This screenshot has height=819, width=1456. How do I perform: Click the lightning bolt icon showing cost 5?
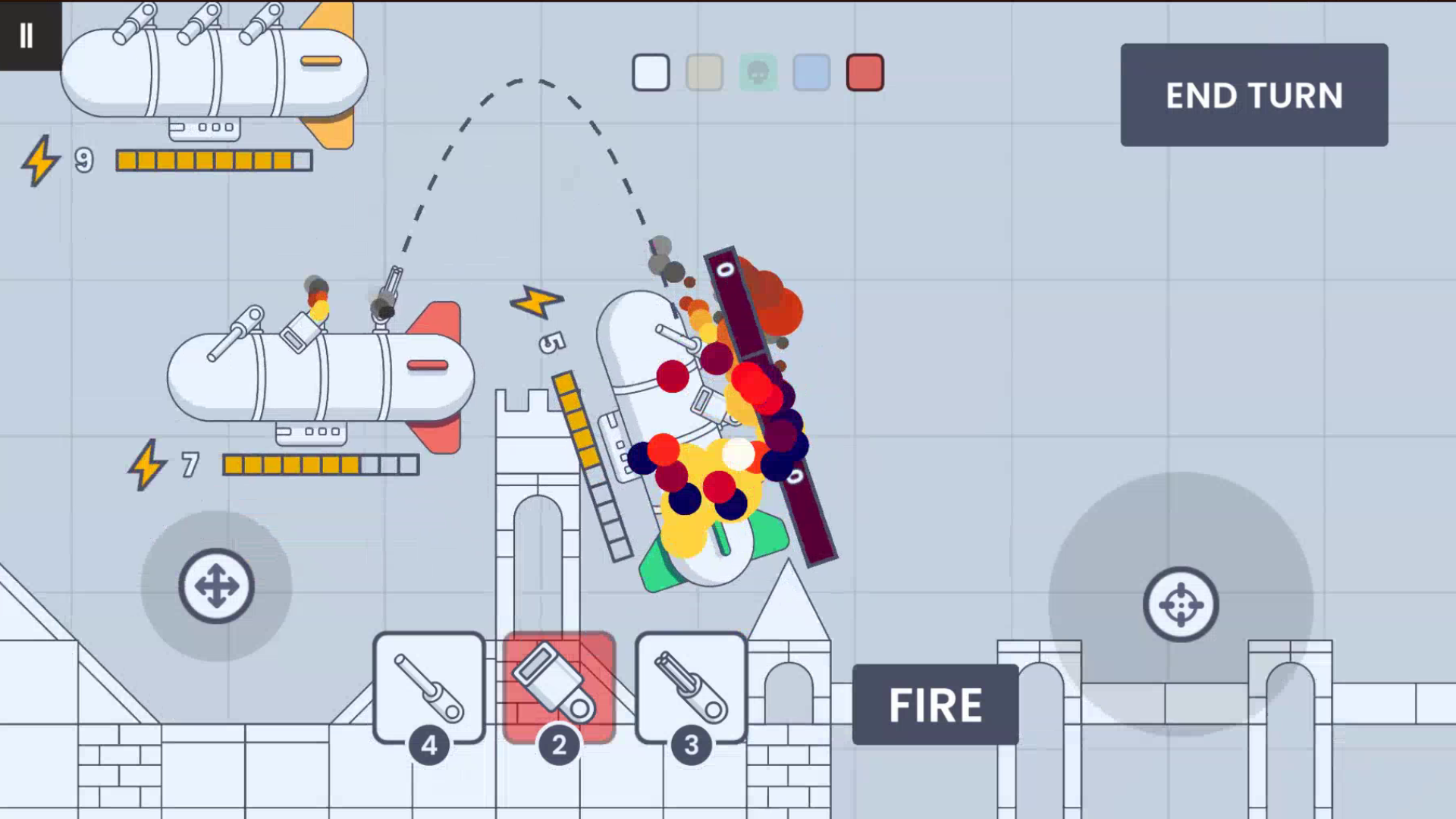tap(538, 303)
